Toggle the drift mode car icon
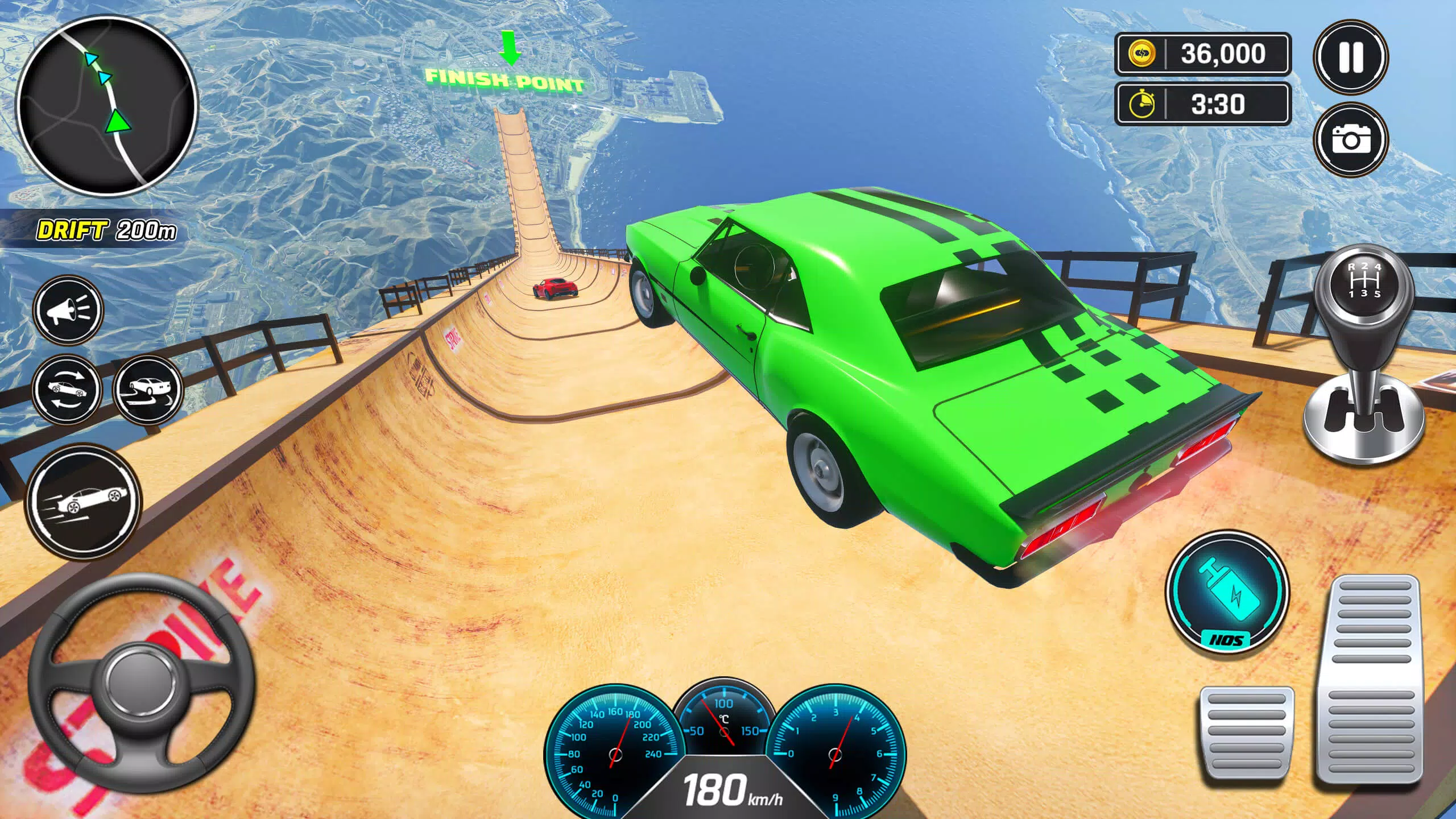The height and width of the screenshot is (819, 1456). [148, 390]
